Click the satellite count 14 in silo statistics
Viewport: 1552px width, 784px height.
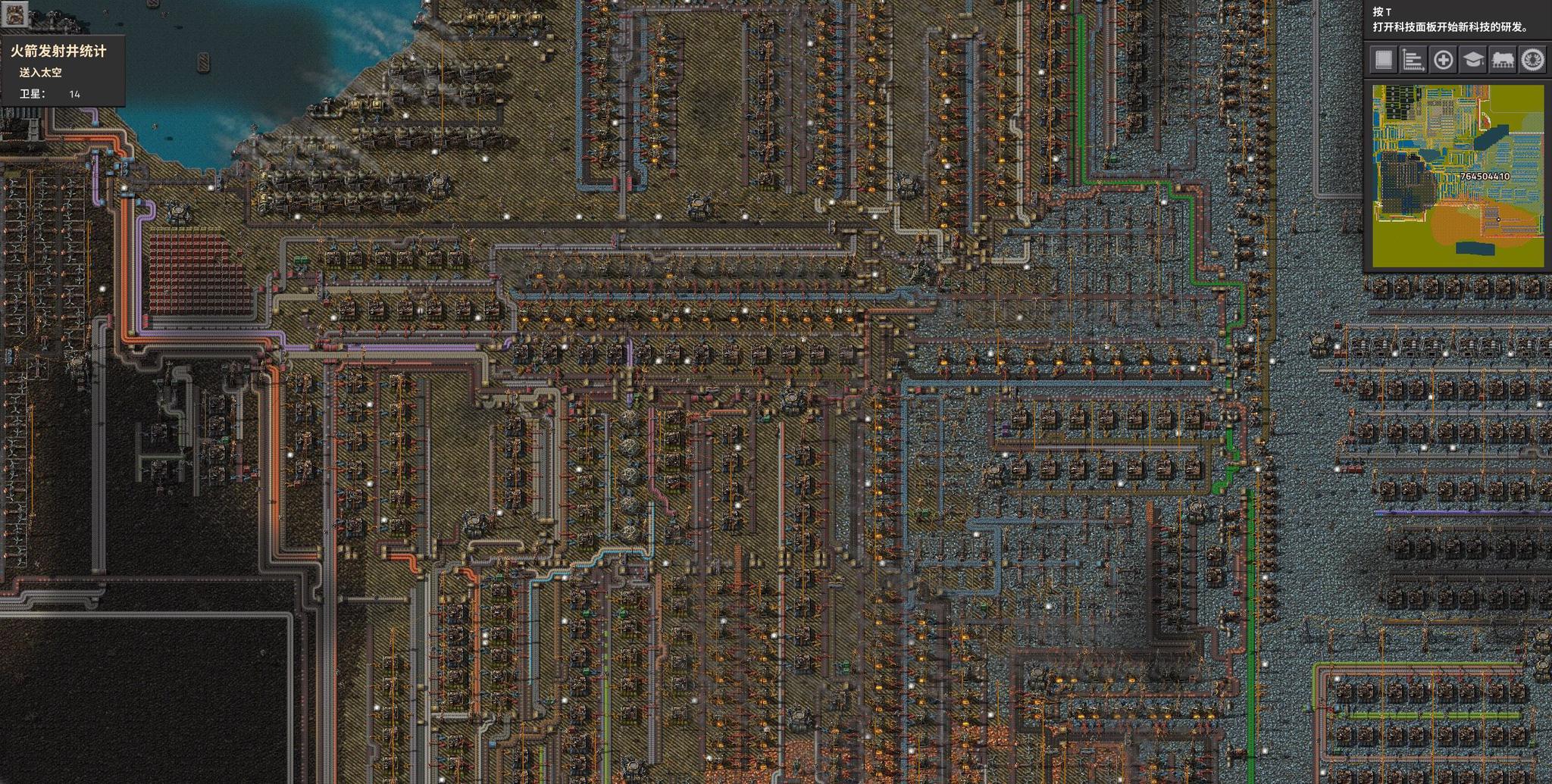[73, 95]
